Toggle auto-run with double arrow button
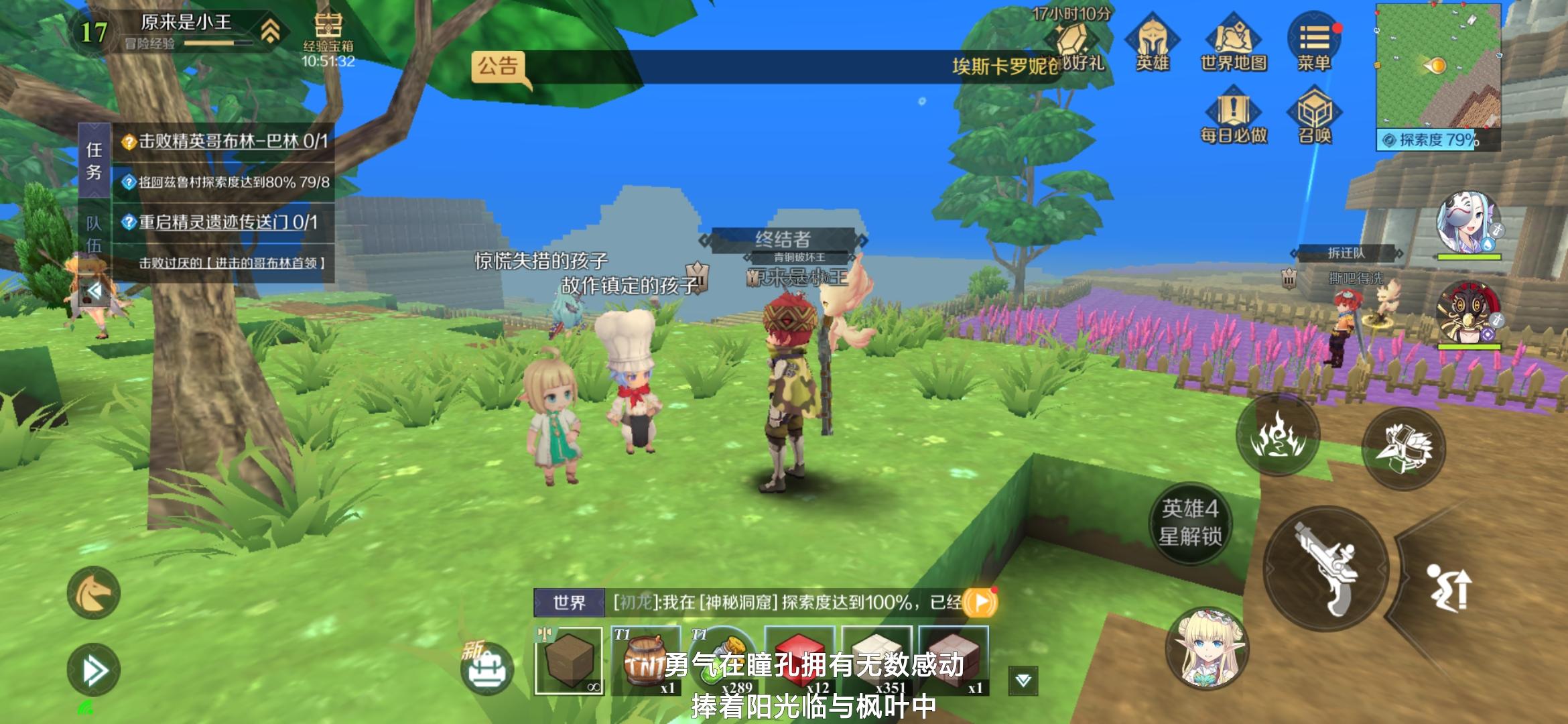Viewport: 1568px width, 724px height. point(95,670)
